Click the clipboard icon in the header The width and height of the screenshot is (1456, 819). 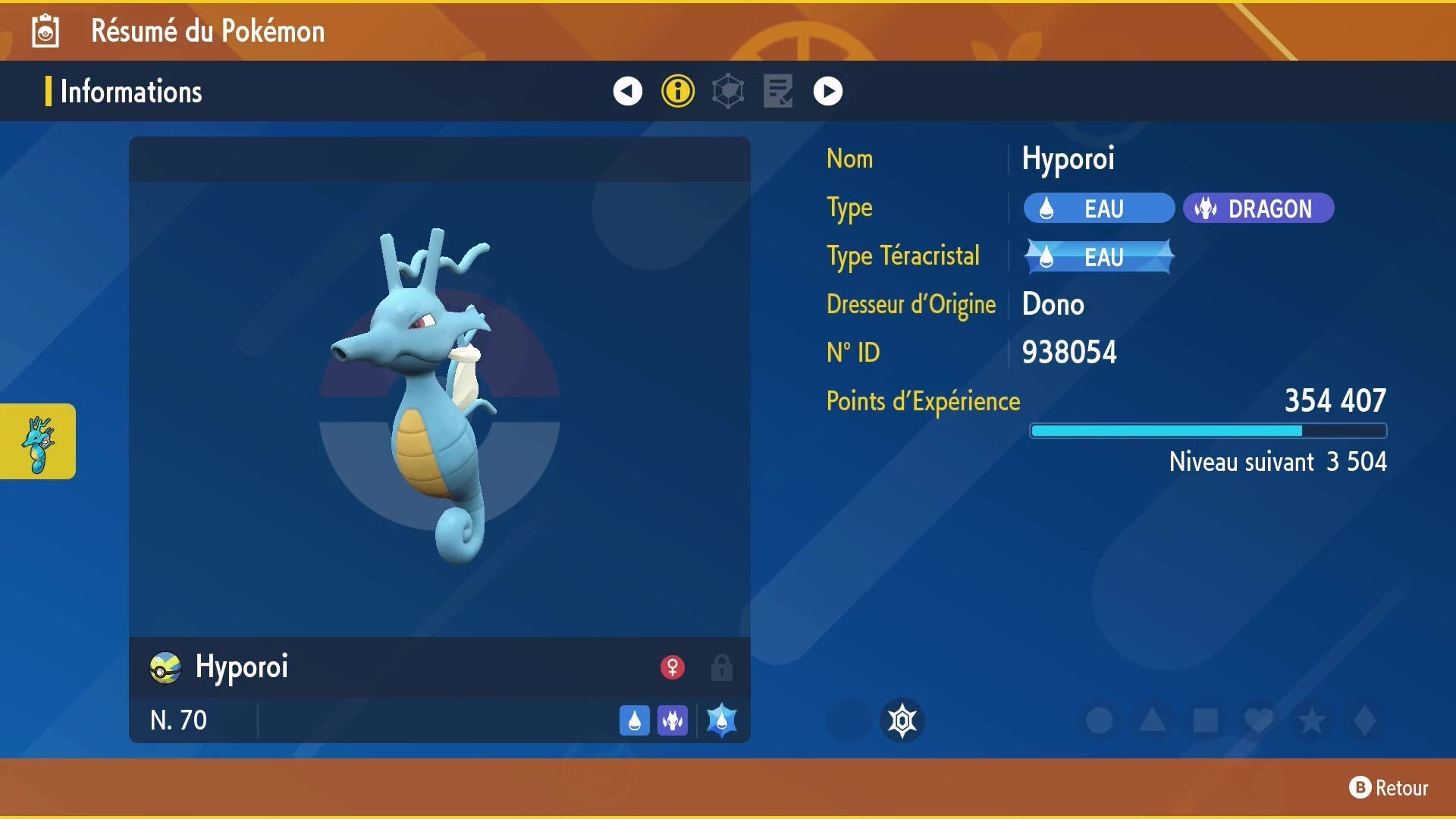pos(45,31)
